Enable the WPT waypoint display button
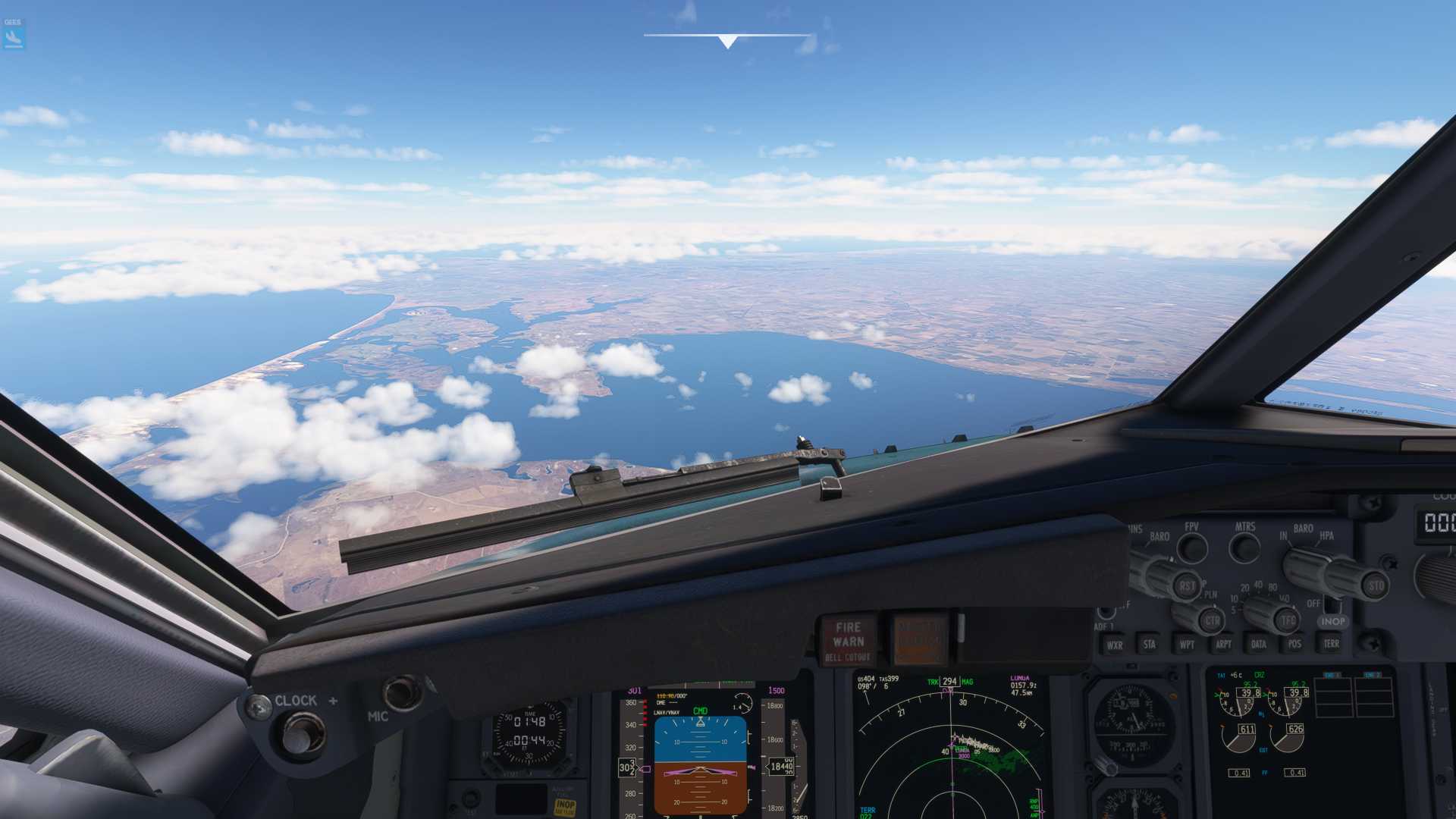 point(1188,645)
